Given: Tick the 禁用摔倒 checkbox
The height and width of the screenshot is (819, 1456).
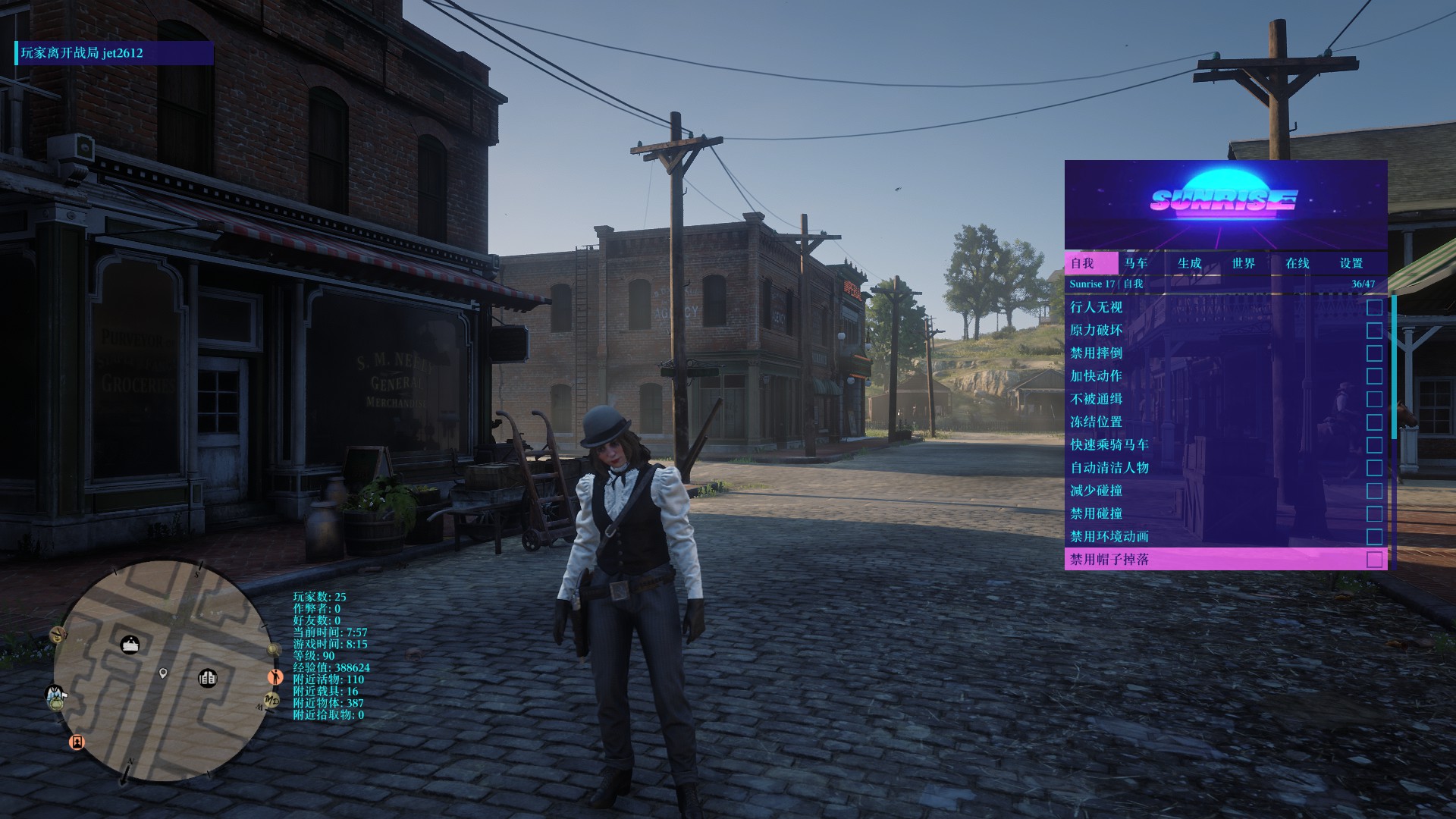Looking at the screenshot, I should (x=1374, y=353).
